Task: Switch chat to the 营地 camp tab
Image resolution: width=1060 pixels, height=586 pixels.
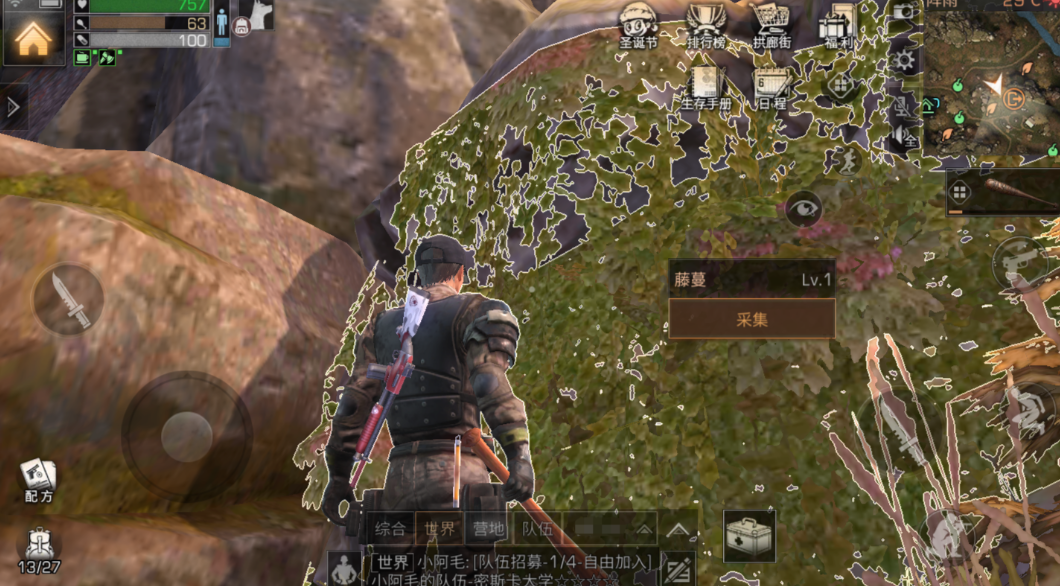Action: pyautogui.click(x=490, y=529)
